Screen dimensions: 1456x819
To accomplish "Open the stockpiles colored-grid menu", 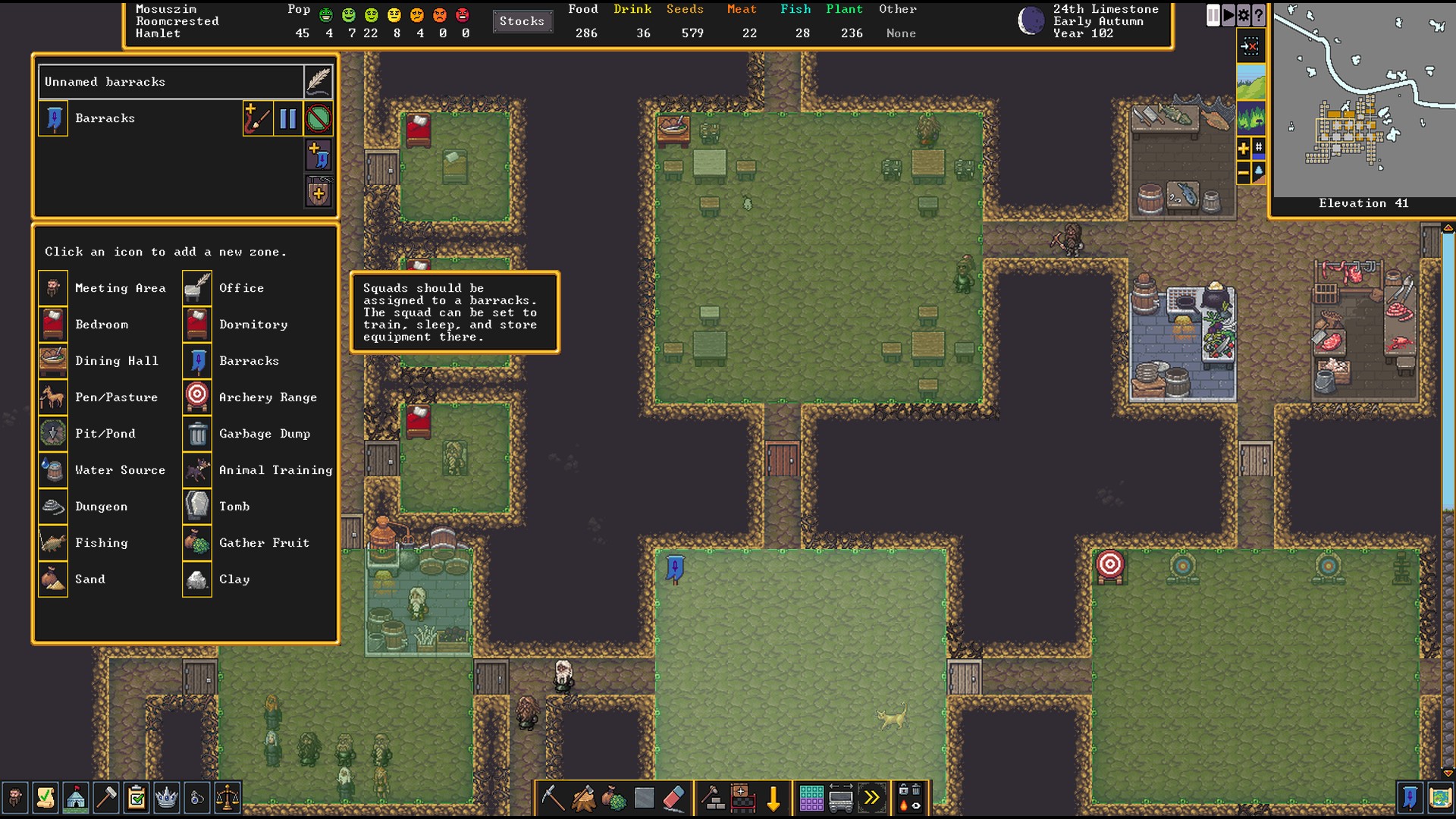I will click(811, 797).
